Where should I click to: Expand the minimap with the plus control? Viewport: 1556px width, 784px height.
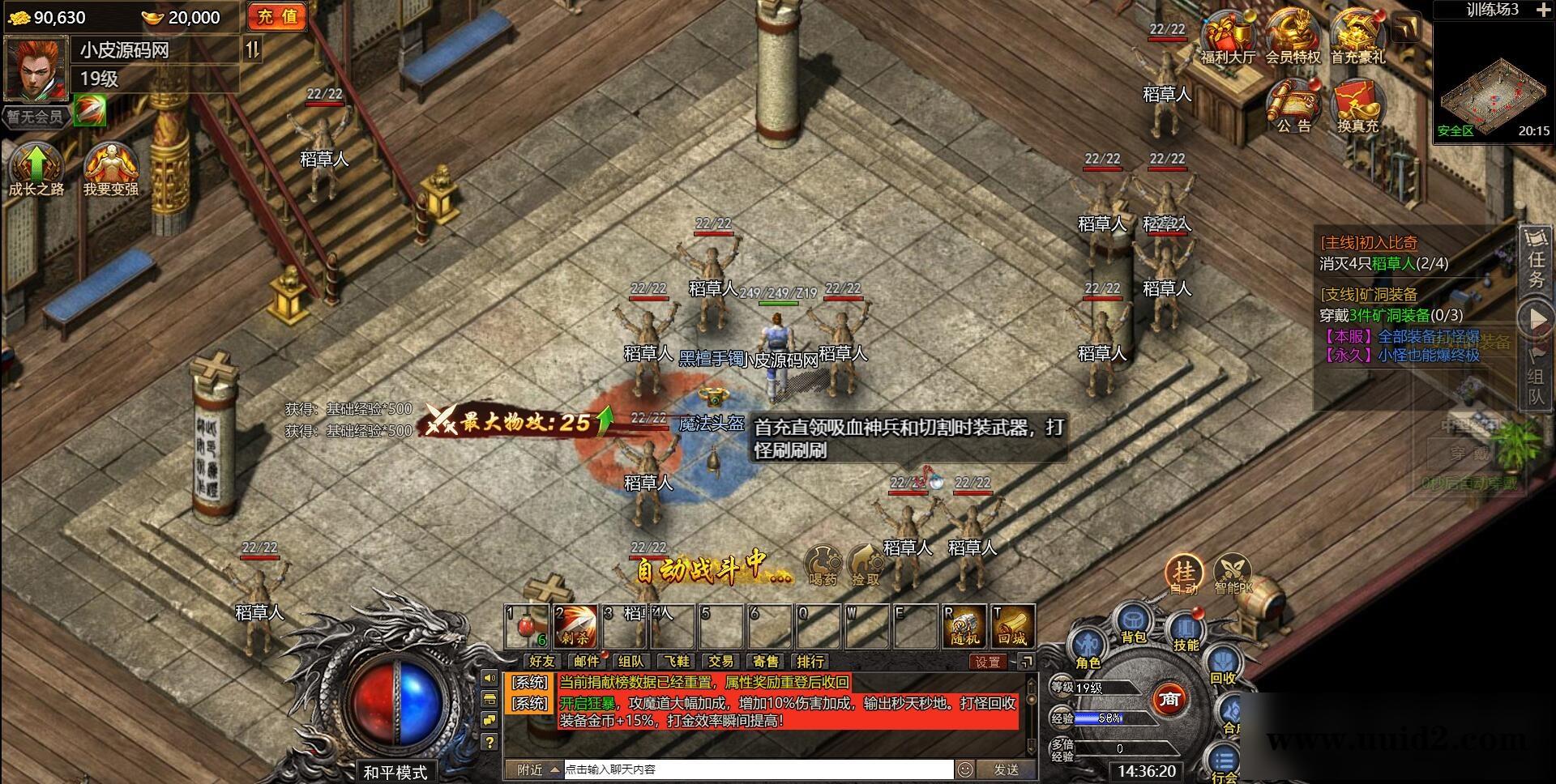(1544, 11)
